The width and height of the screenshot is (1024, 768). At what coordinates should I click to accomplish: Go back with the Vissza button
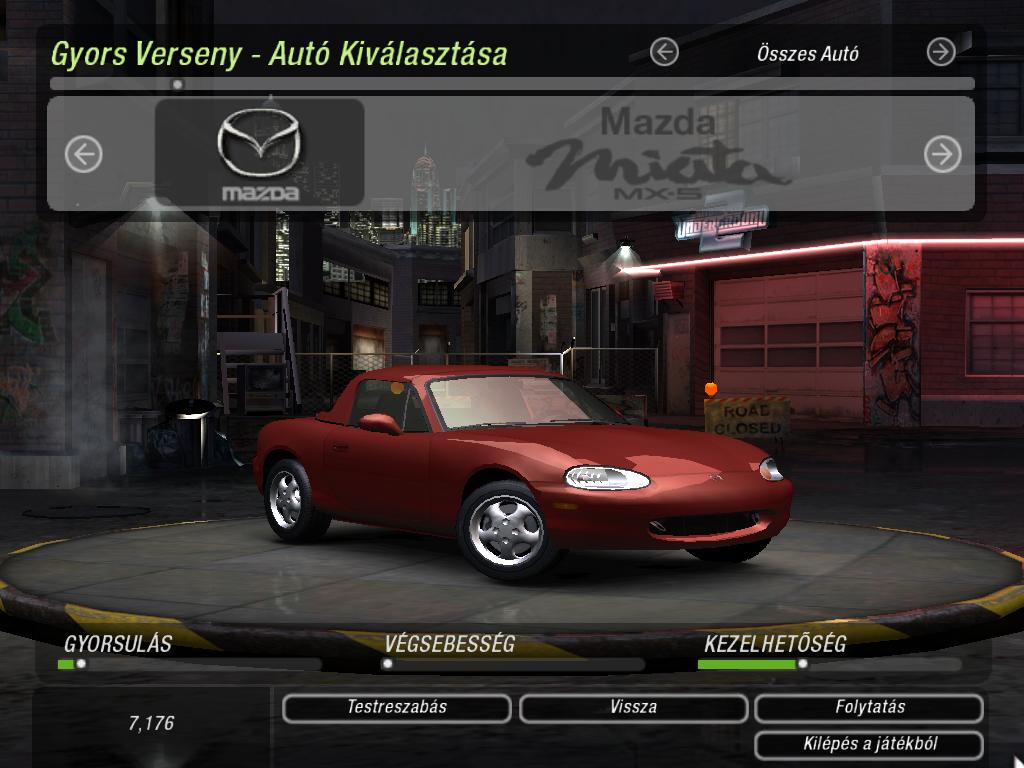pyautogui.click(x=633, y=708)
